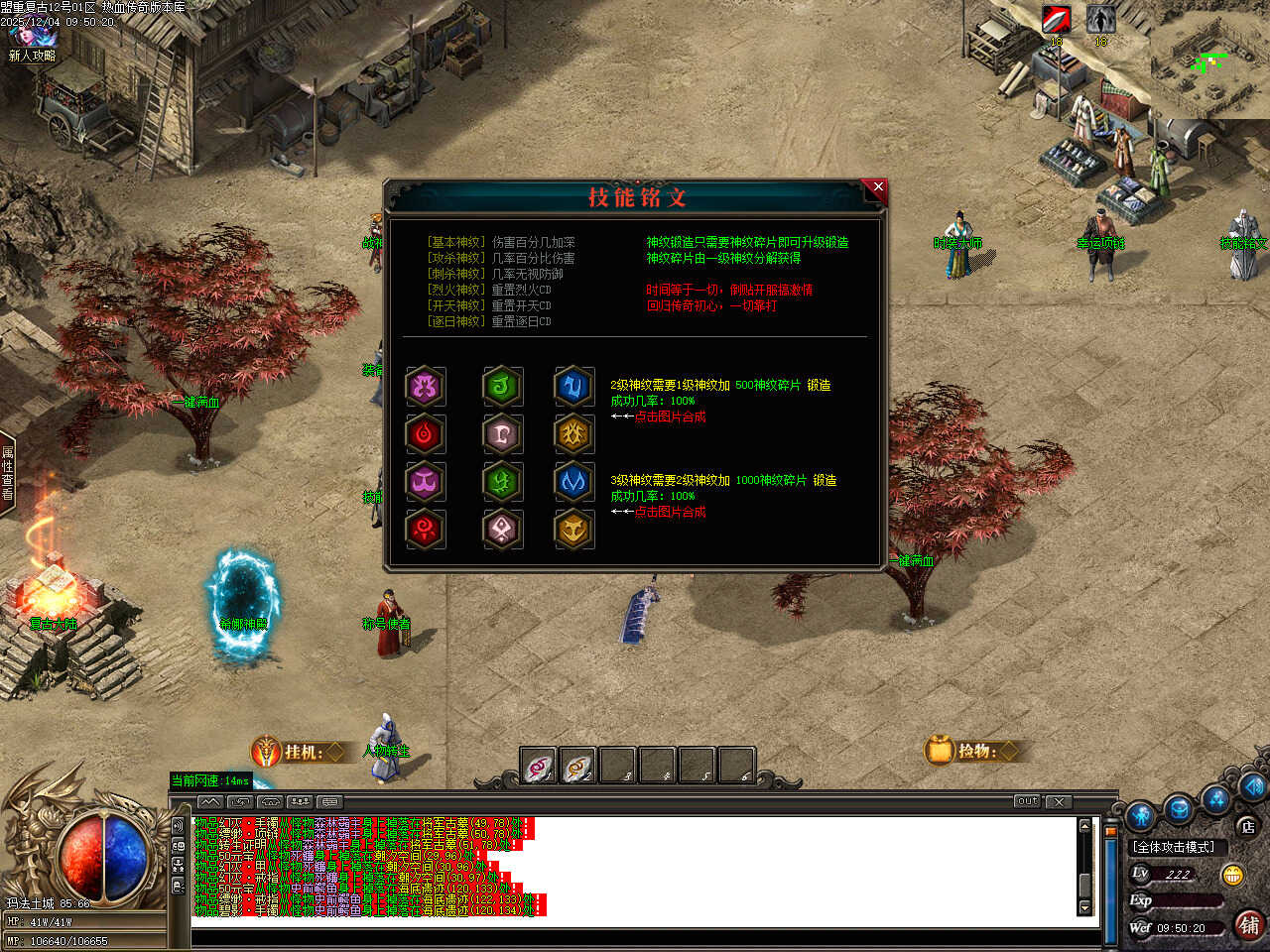Image resolution: width=1270 pixels, height=952 pixels.
Task: Choose the gold spider-like level-2 rune
Action: point(573,433)
